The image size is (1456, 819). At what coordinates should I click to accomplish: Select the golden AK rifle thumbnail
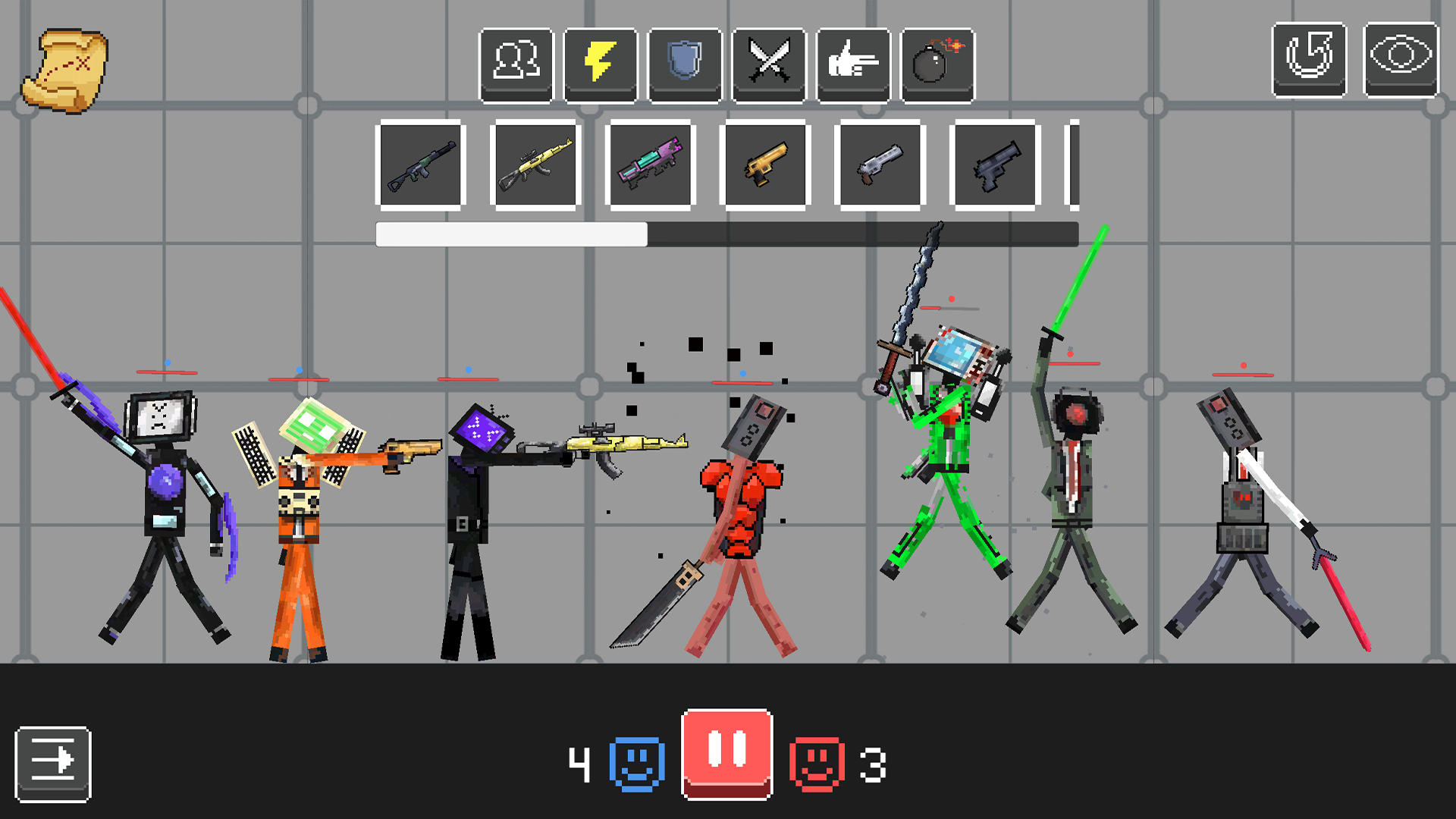535,163
